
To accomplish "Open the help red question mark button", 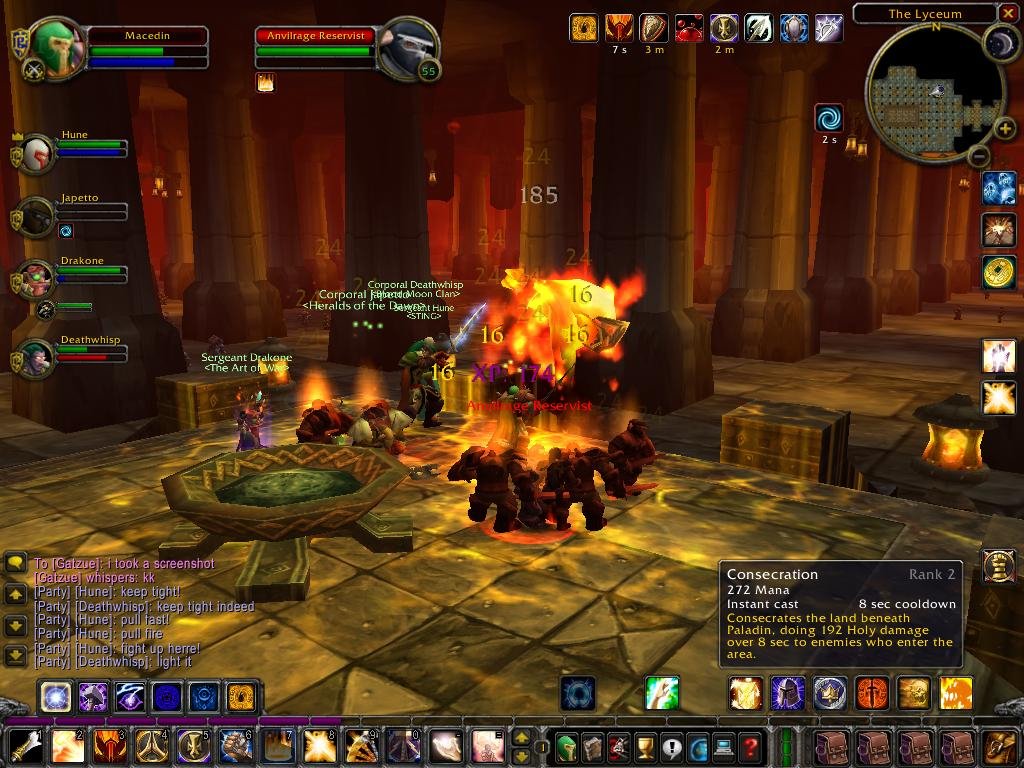I will pyautogui.click(x=749, y=746).
